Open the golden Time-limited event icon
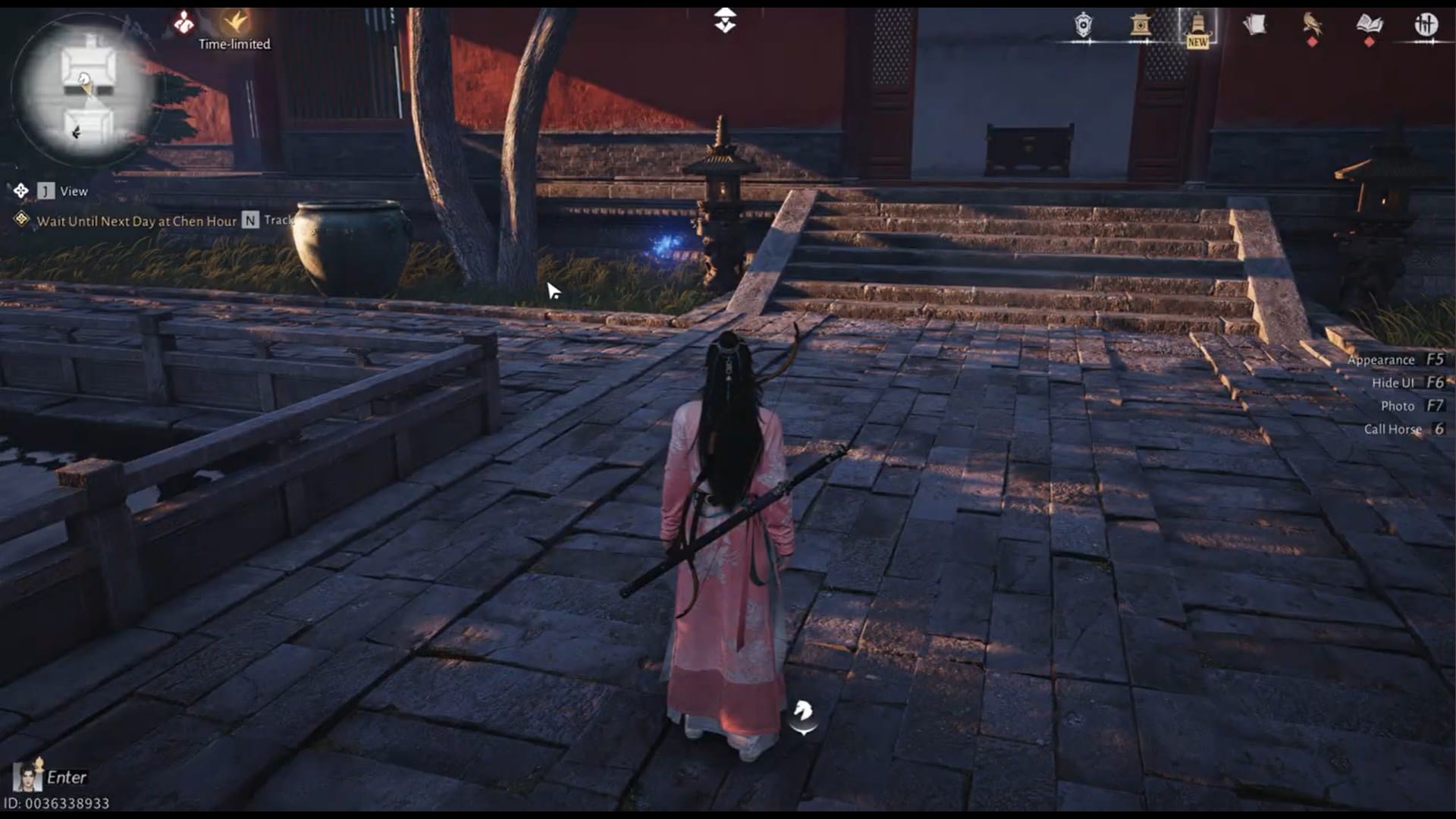 click(234, 21)
